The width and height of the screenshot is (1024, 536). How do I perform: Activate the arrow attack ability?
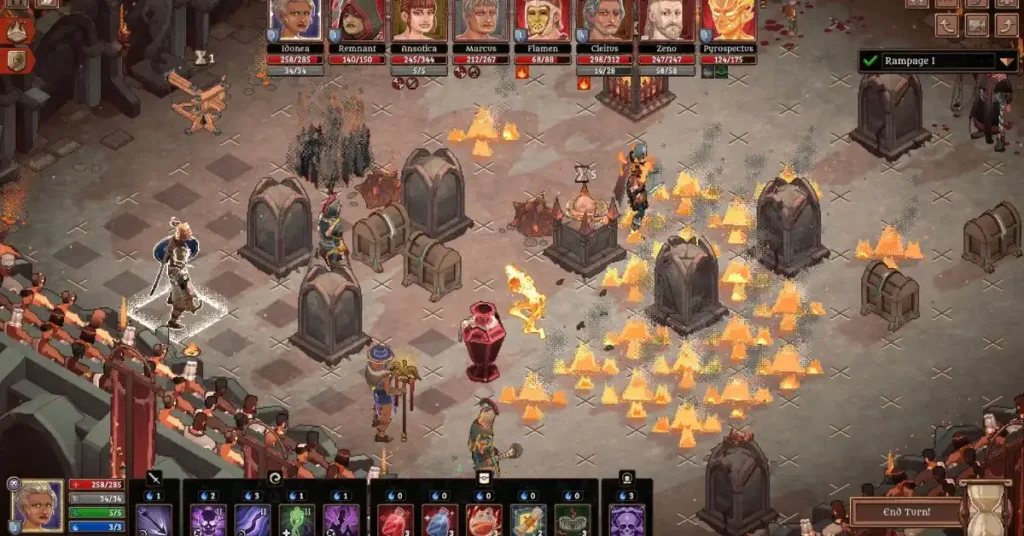pos(154,520)
